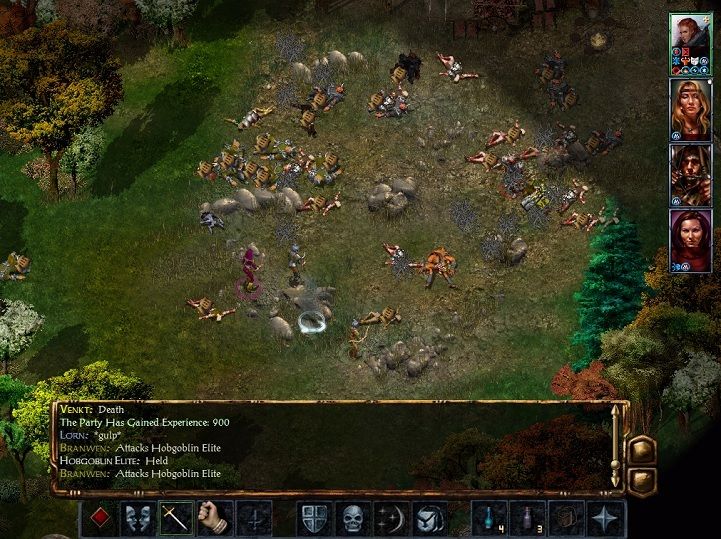Use the skull Turn Undead ability

[353, 519]
